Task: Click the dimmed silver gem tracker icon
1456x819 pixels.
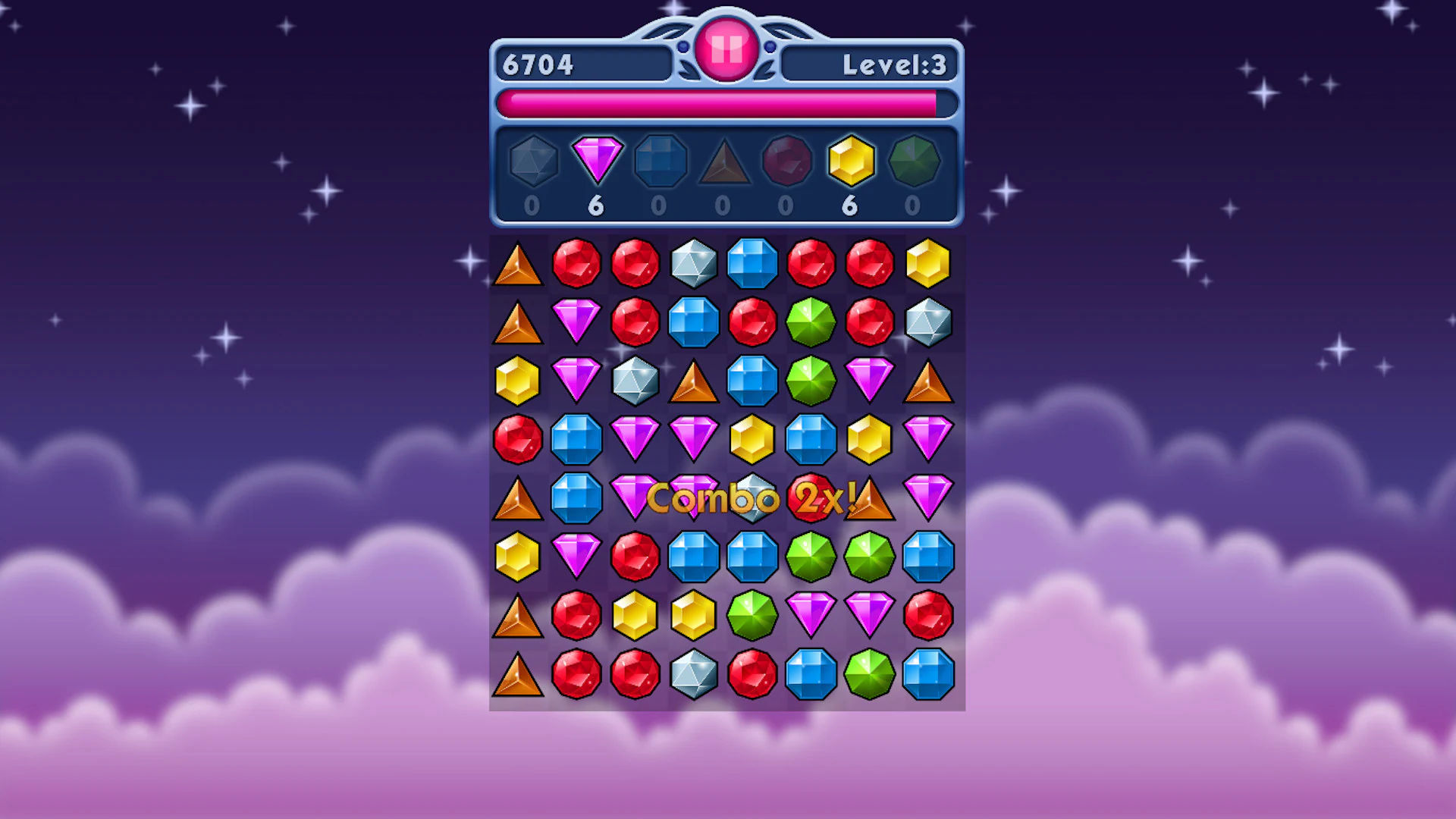Action: (533, 161)
